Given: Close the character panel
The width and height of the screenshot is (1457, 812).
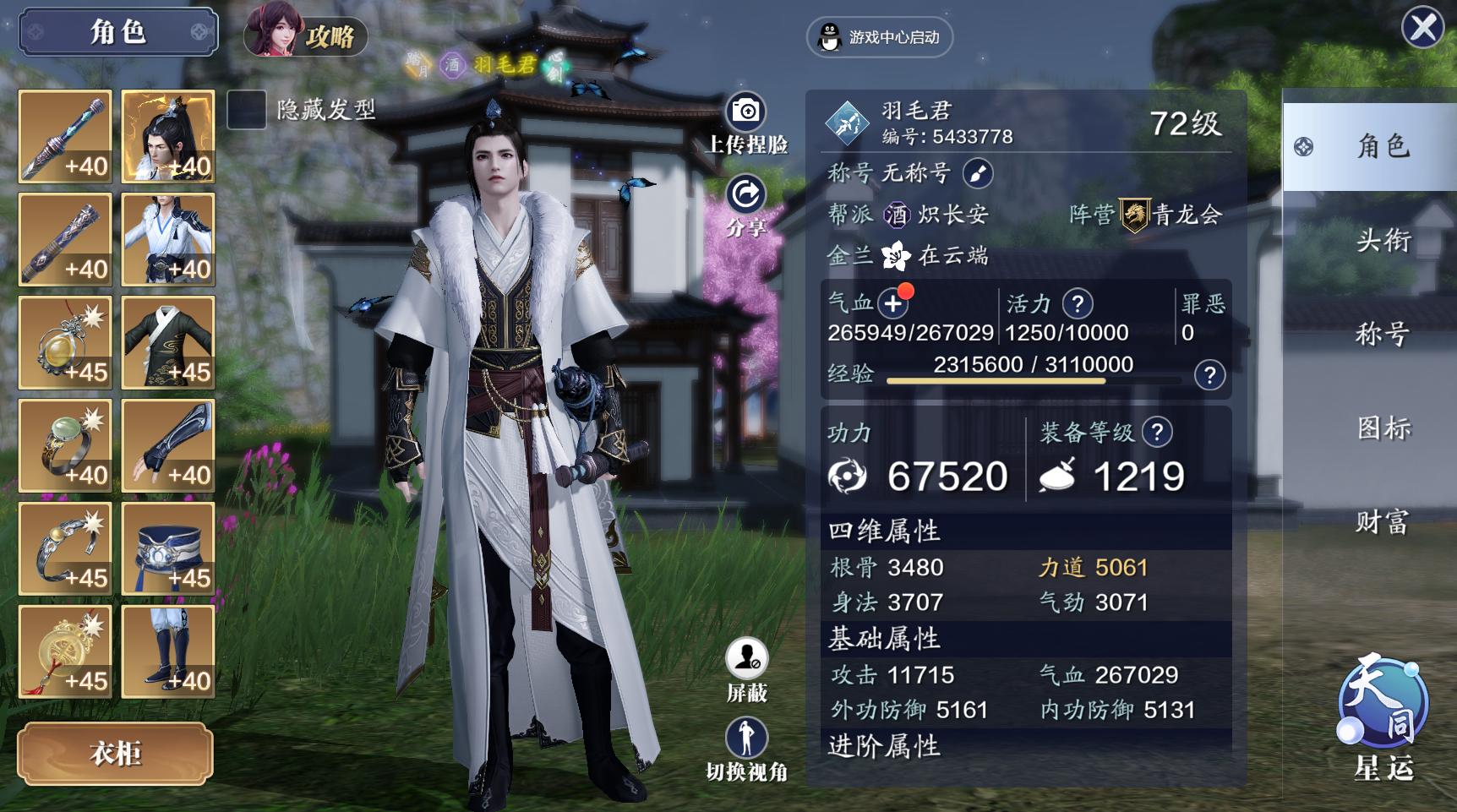Looking at the screenshot, I should [1423, 28].
